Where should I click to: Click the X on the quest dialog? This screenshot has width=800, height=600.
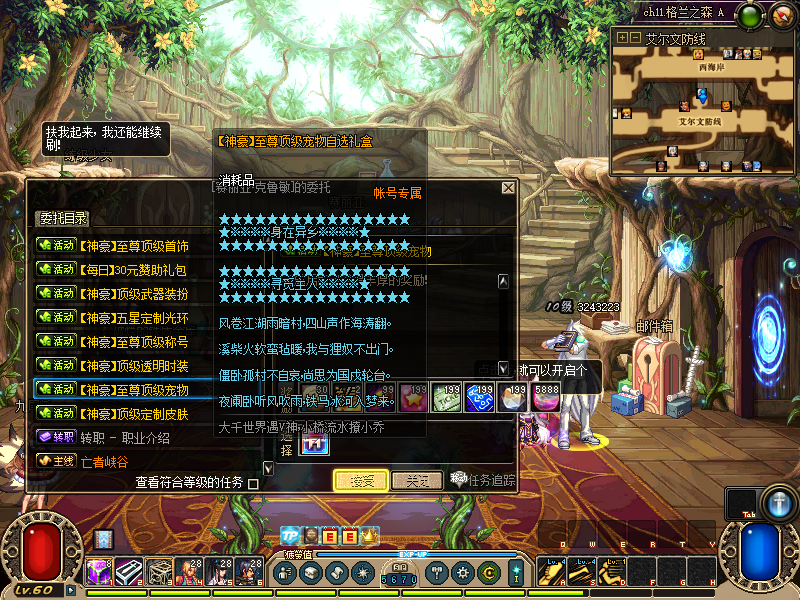pyautogui.click(x=508, y=188)
